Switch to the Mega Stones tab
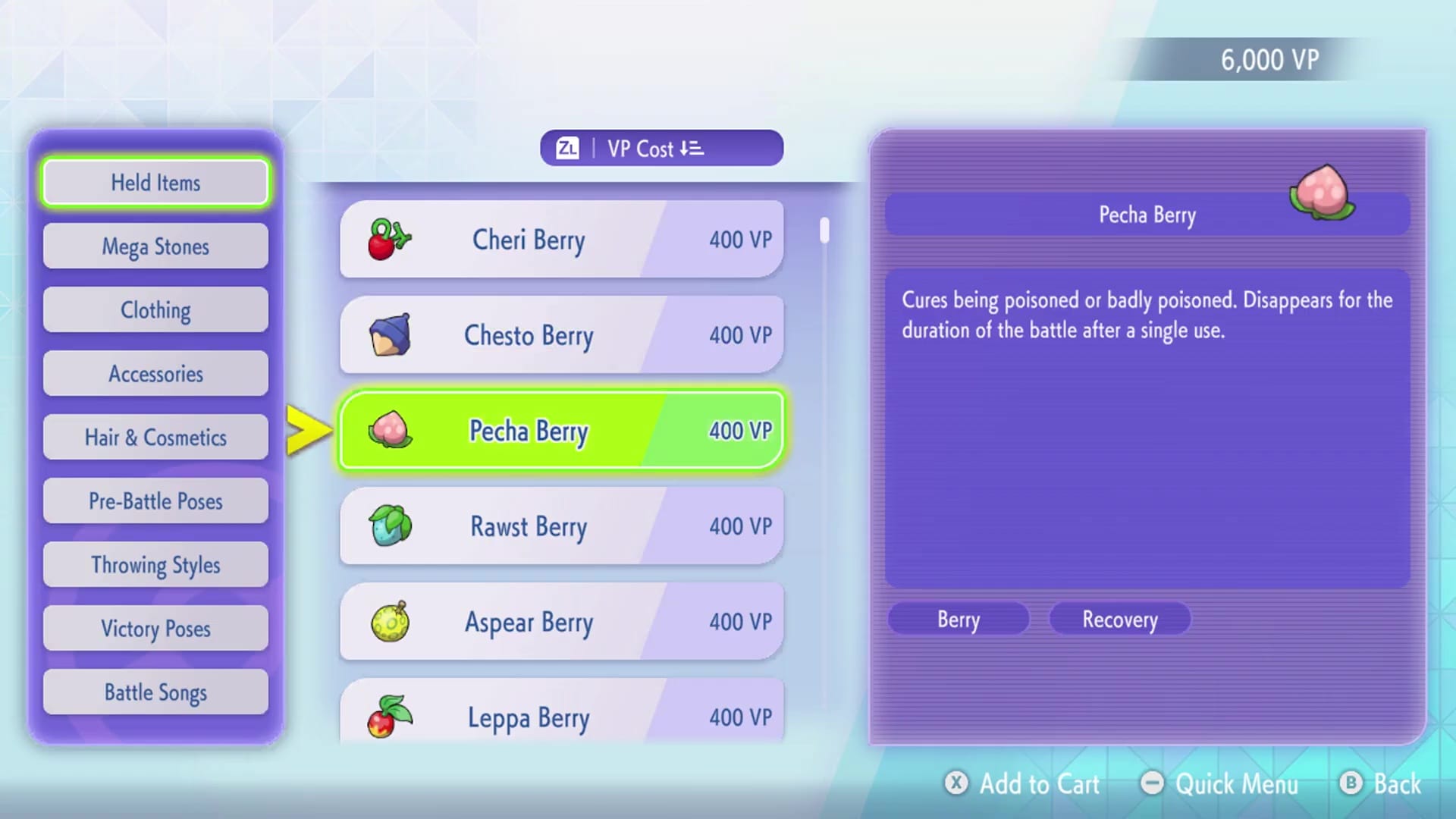 [x=155, y=246]
